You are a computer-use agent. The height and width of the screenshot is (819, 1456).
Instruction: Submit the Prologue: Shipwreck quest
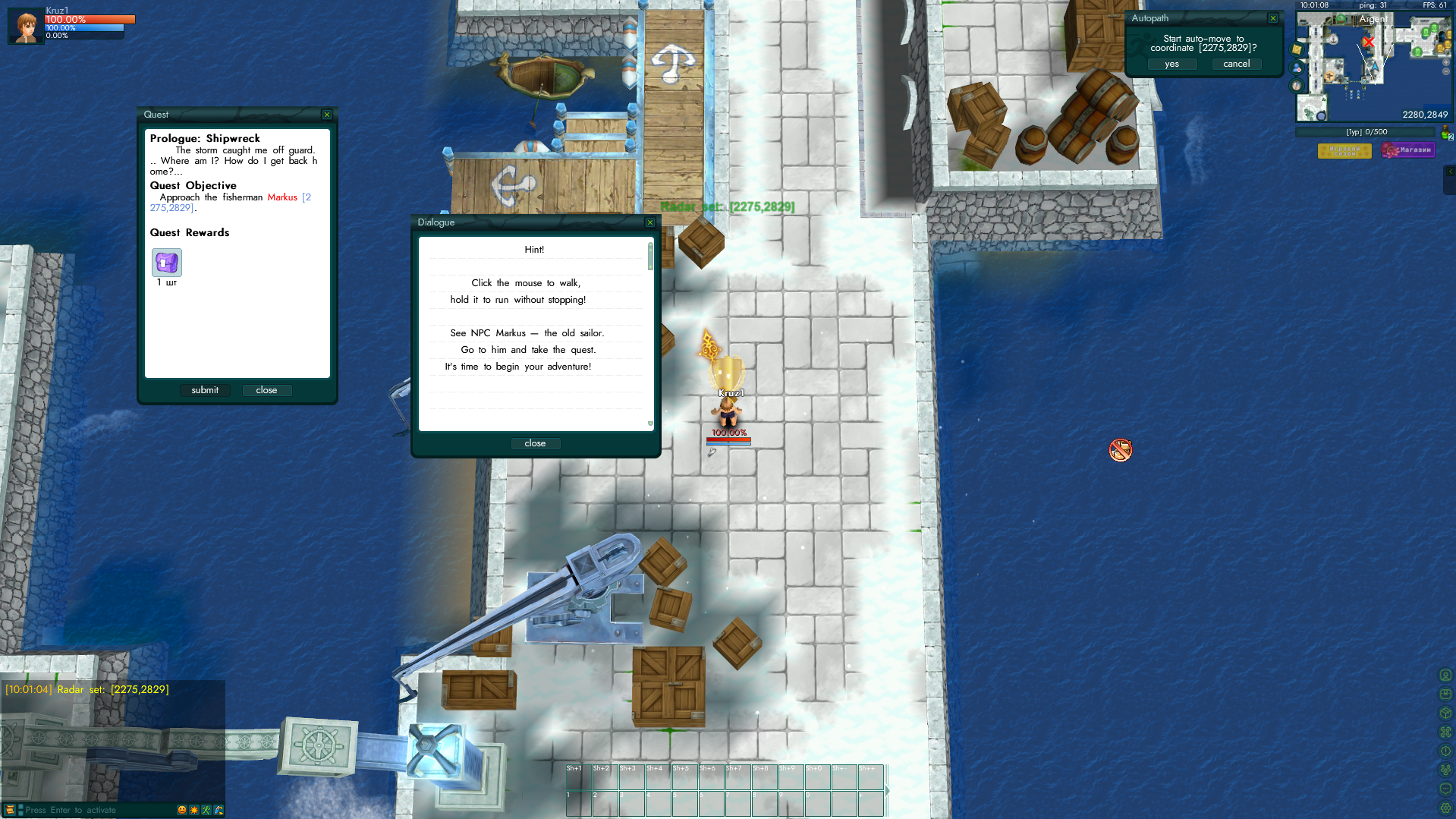point(205,390)
